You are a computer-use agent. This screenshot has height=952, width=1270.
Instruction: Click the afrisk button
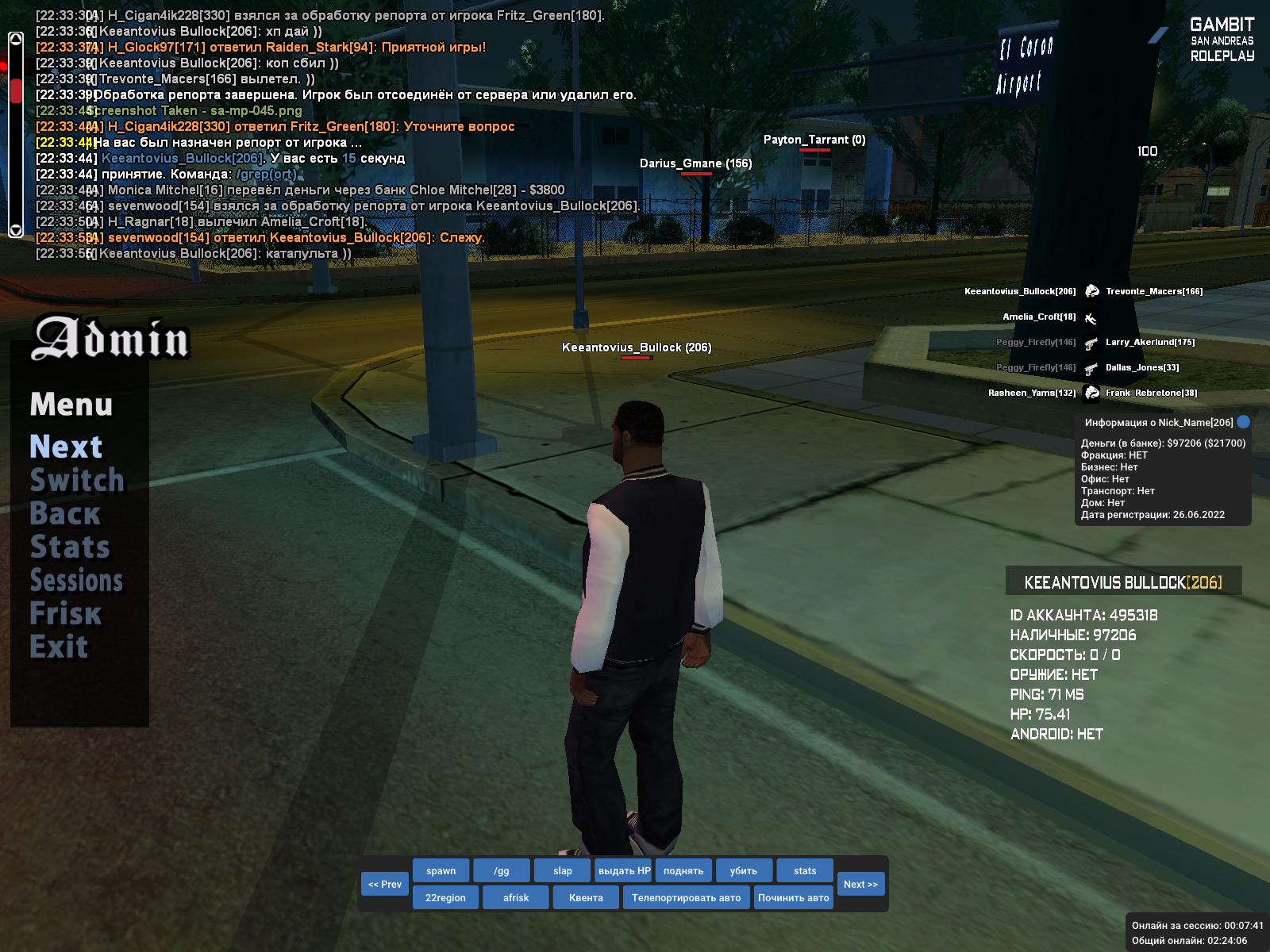point(516,898)
